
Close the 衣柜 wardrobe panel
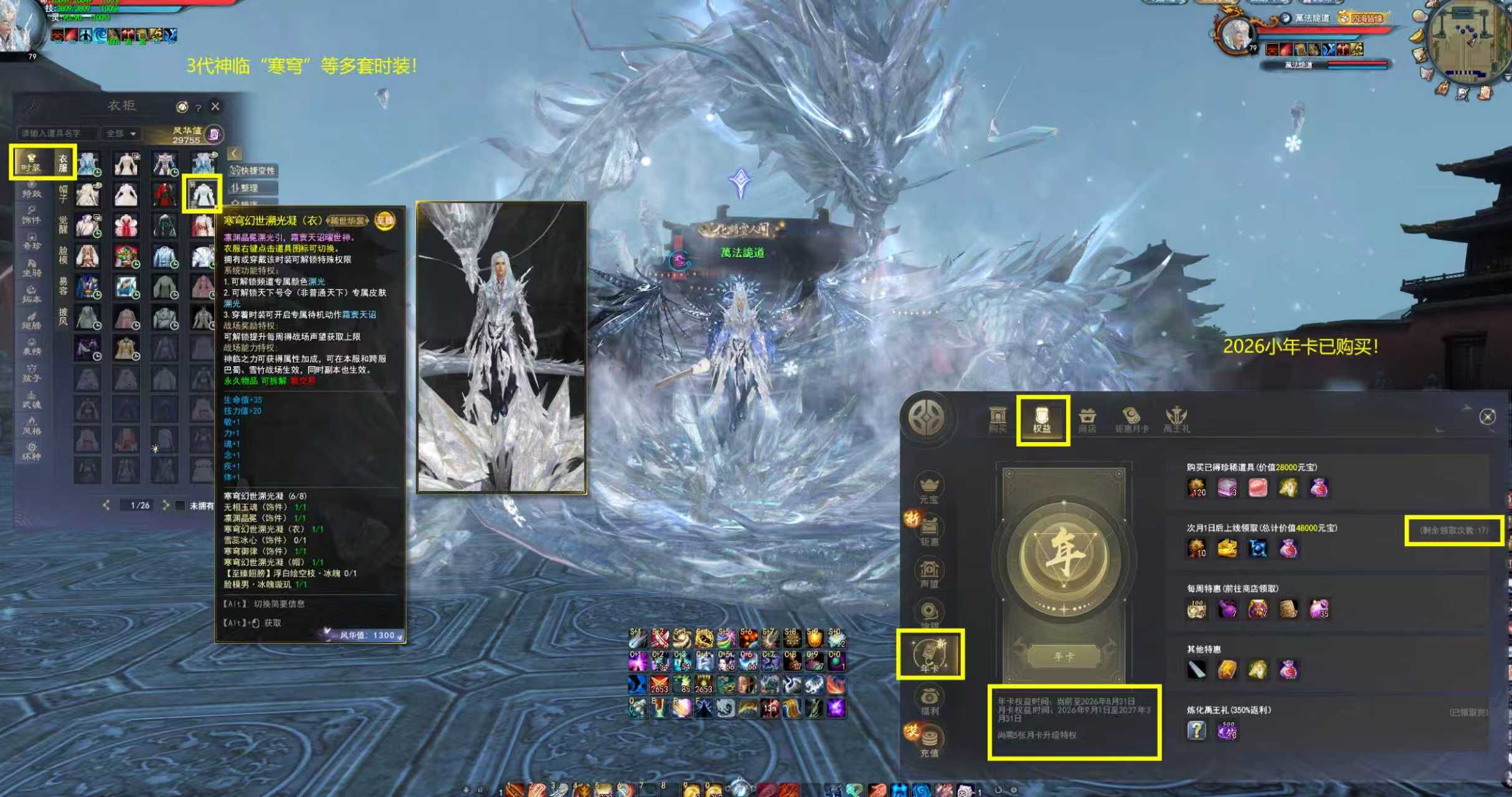(215, 106)
